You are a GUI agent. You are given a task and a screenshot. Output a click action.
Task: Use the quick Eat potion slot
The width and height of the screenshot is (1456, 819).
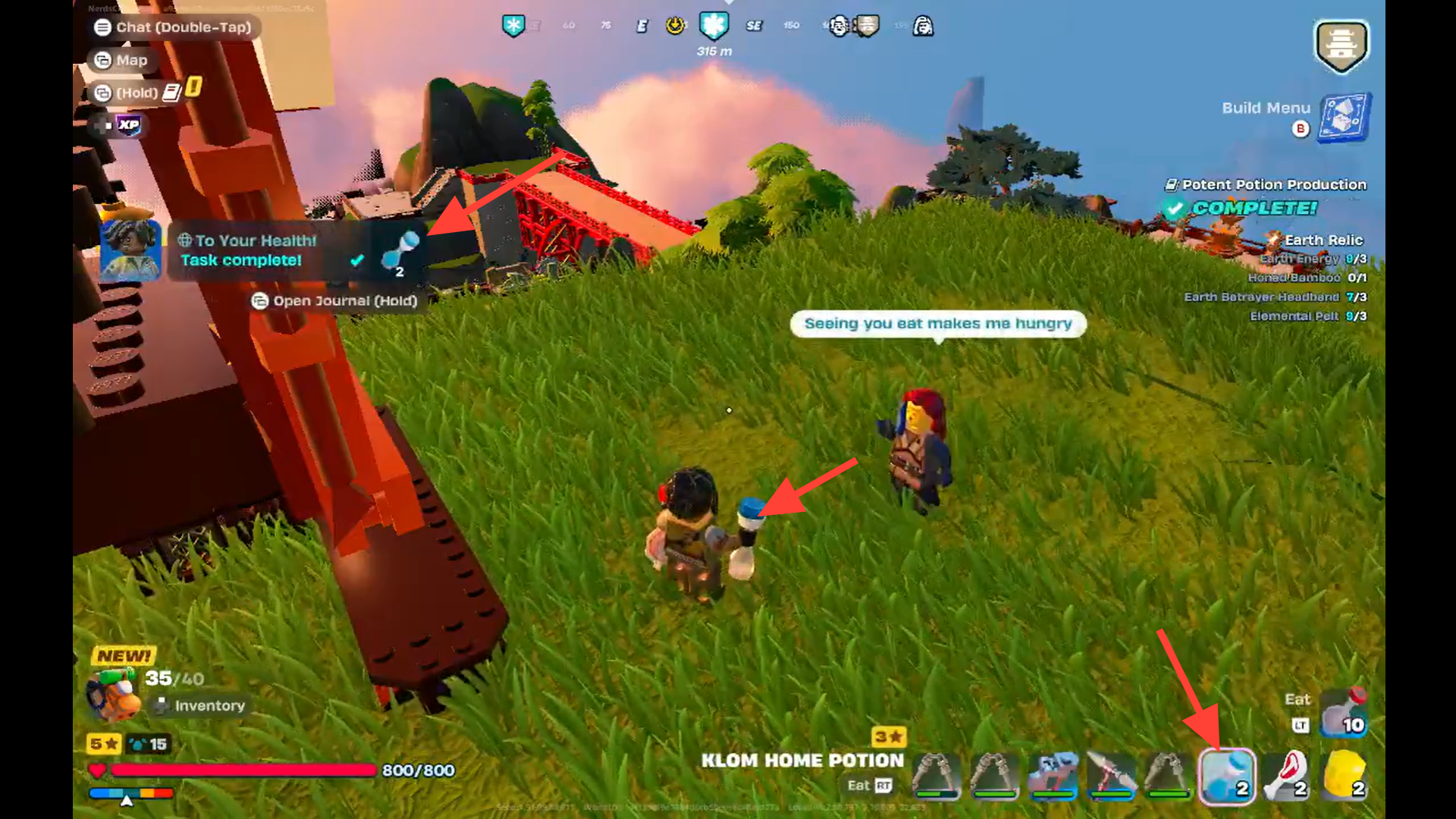1343,713
